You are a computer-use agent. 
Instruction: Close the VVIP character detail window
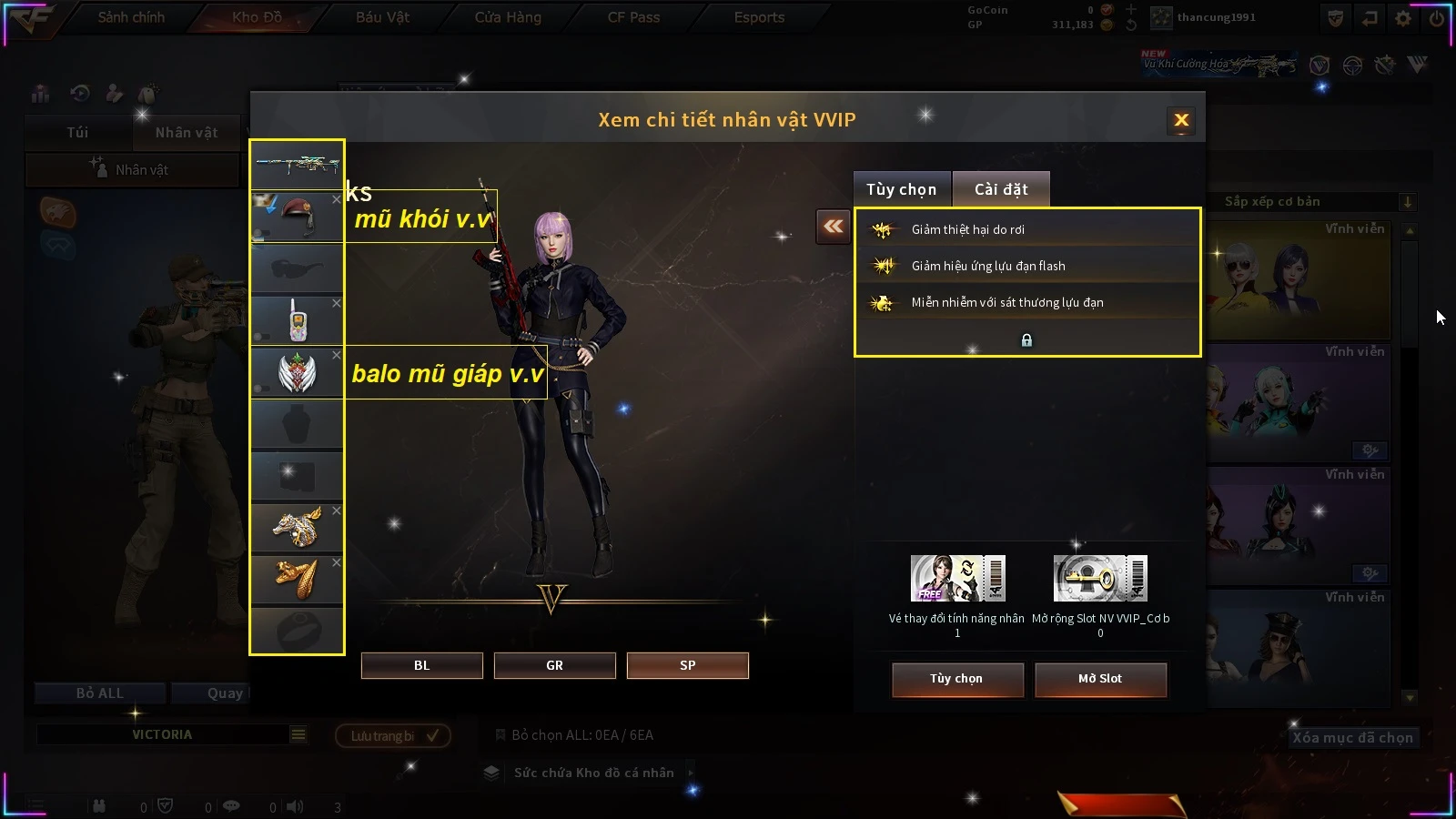coord(1181,120)
